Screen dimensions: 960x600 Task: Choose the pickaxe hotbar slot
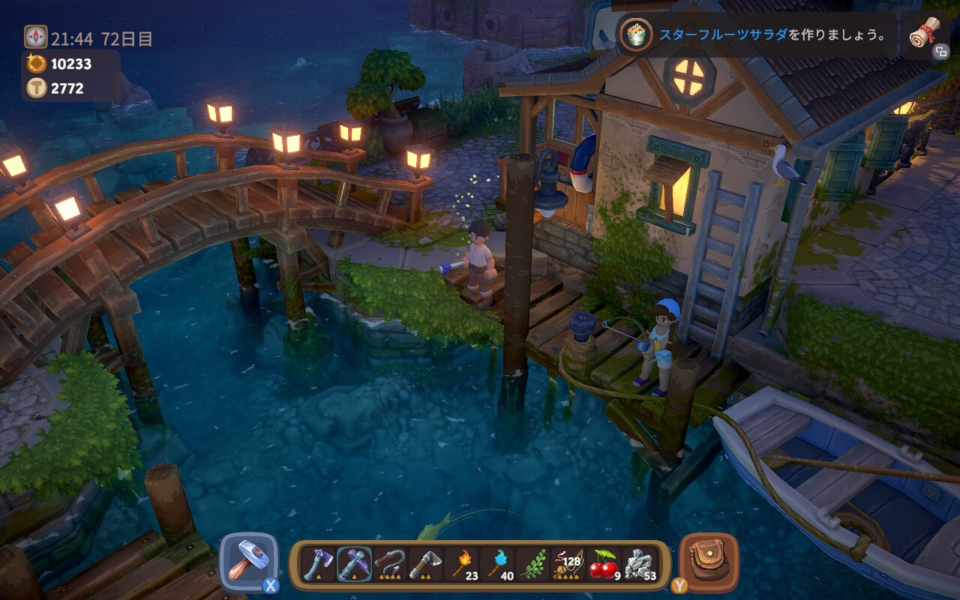(x=353, y=565)
